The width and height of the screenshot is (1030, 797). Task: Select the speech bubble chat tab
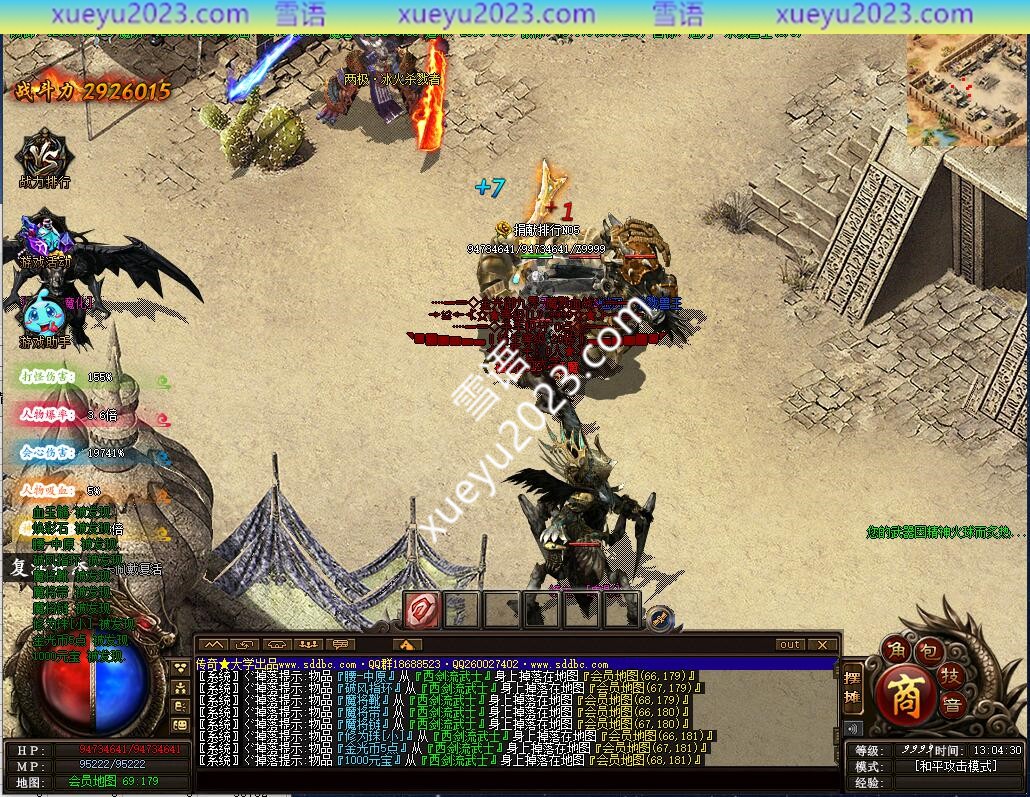[342, 645]
